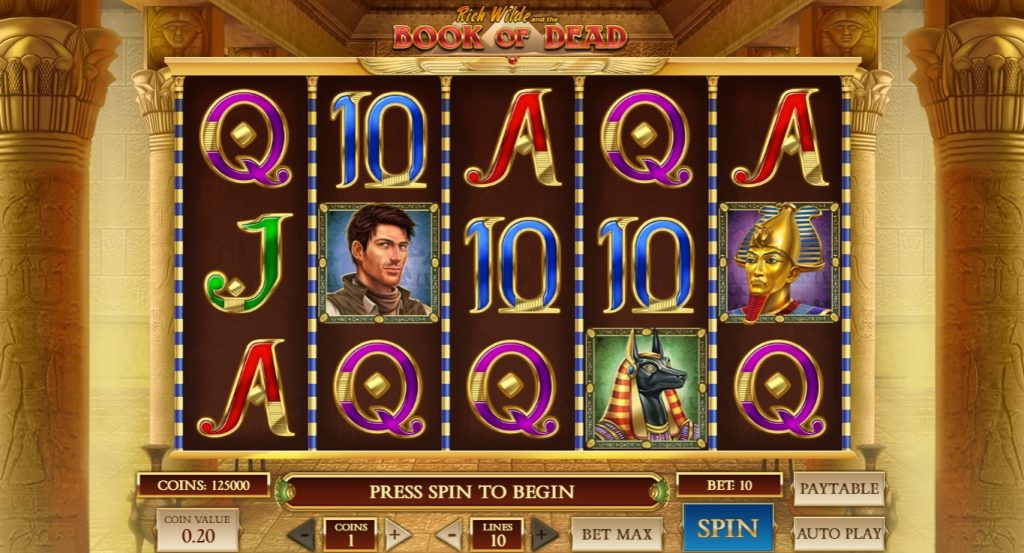This screenshot has width=1024, height=553.
Task: Open the Paytable
Action: coord(839,489)
